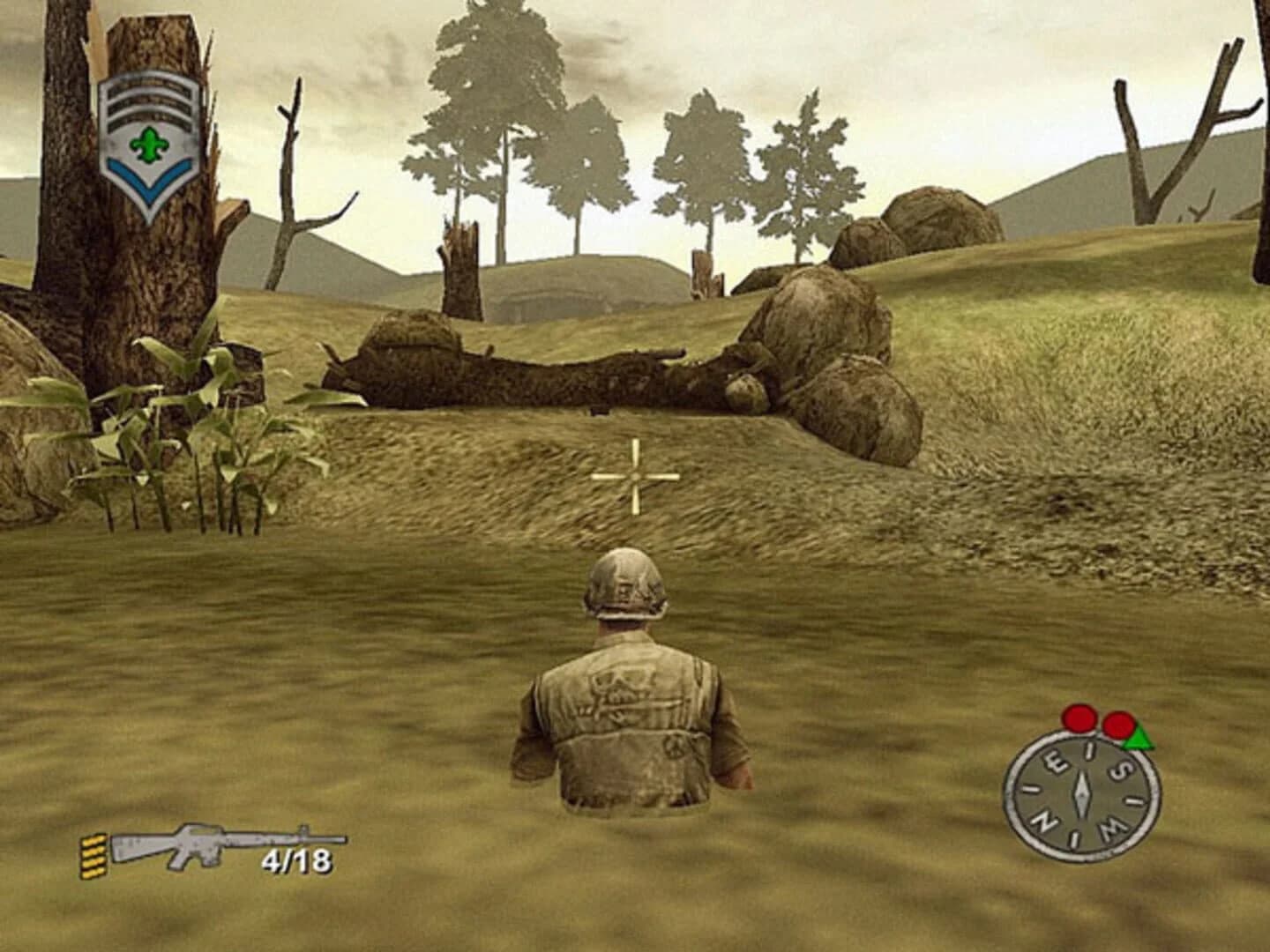Select the soldier's helmet
The image size is (1270, 952).
pos(628,582)
